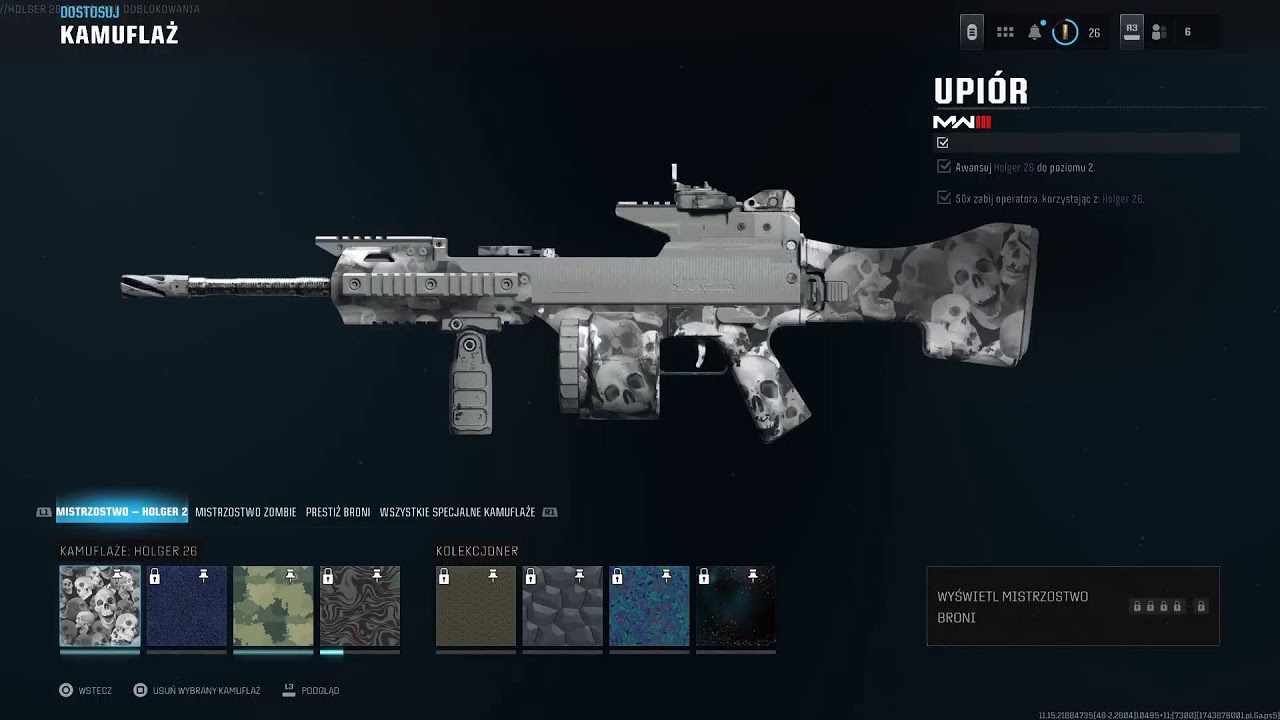The image size is (1280, 720).
Task: Select the Mistrzostwo Holger 26 tab
Action: [122, 512]
